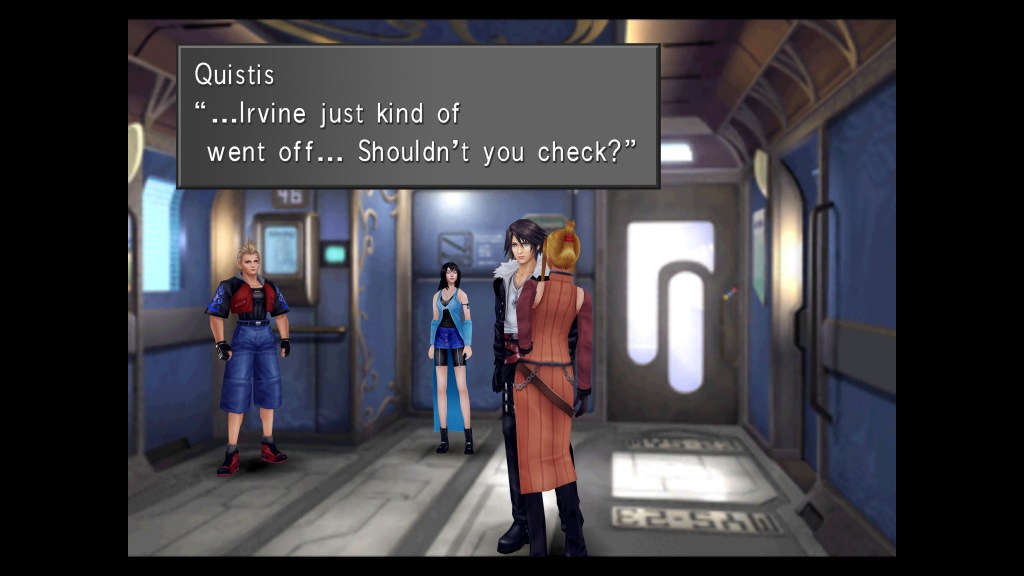Screen dimensions: 1024x576
Task: Advance Quistis's dialogue message box
Action: tap(418, 116)
